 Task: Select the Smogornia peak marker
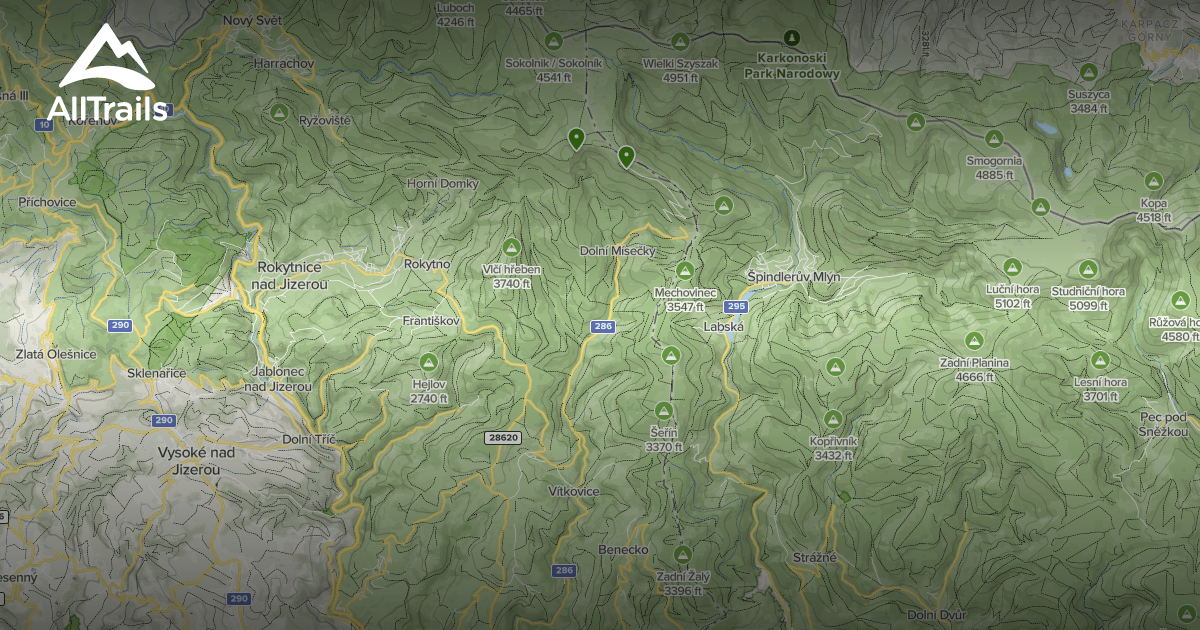coord(994,138)
